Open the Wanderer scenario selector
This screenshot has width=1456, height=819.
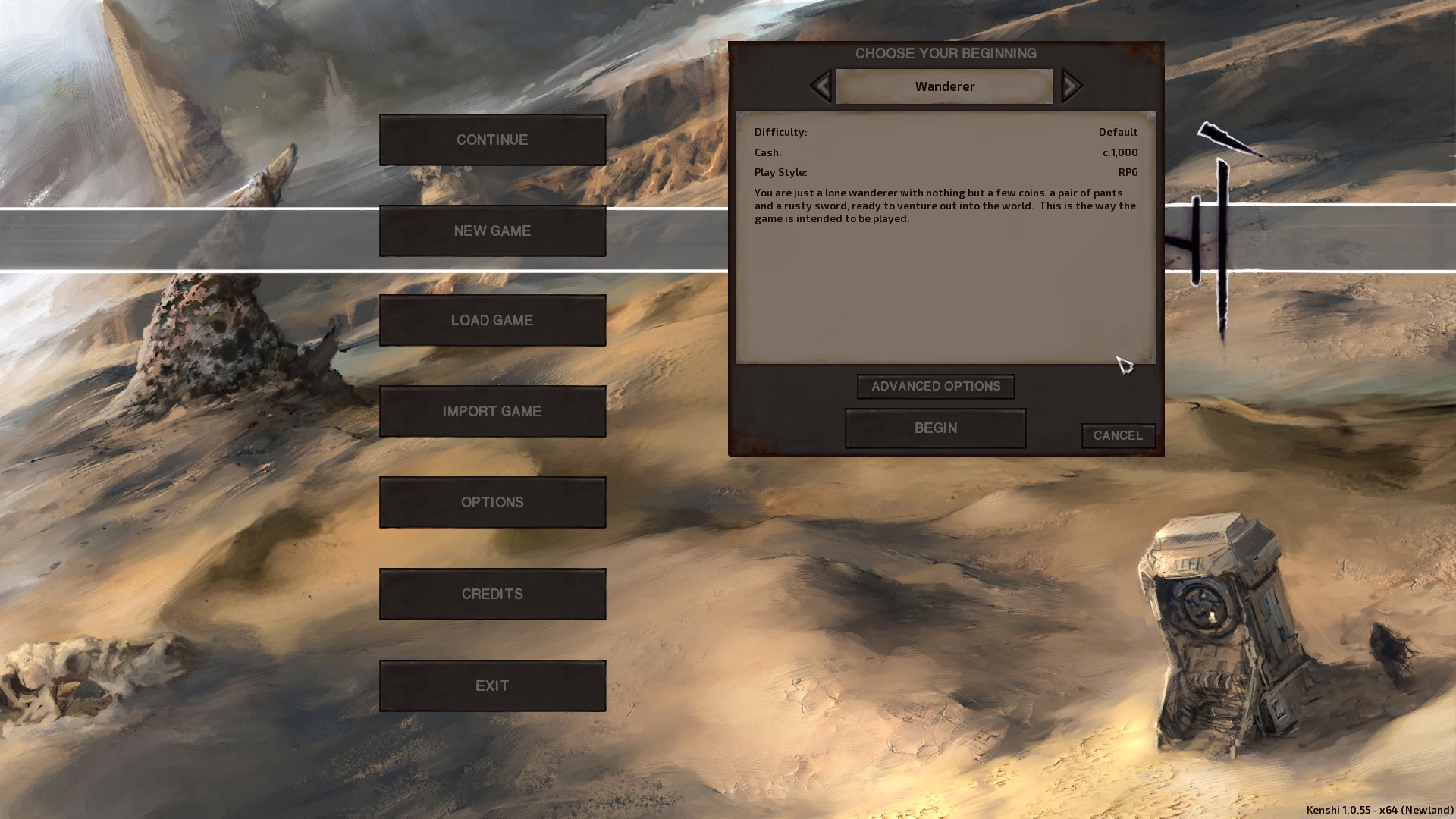point(943,86)
